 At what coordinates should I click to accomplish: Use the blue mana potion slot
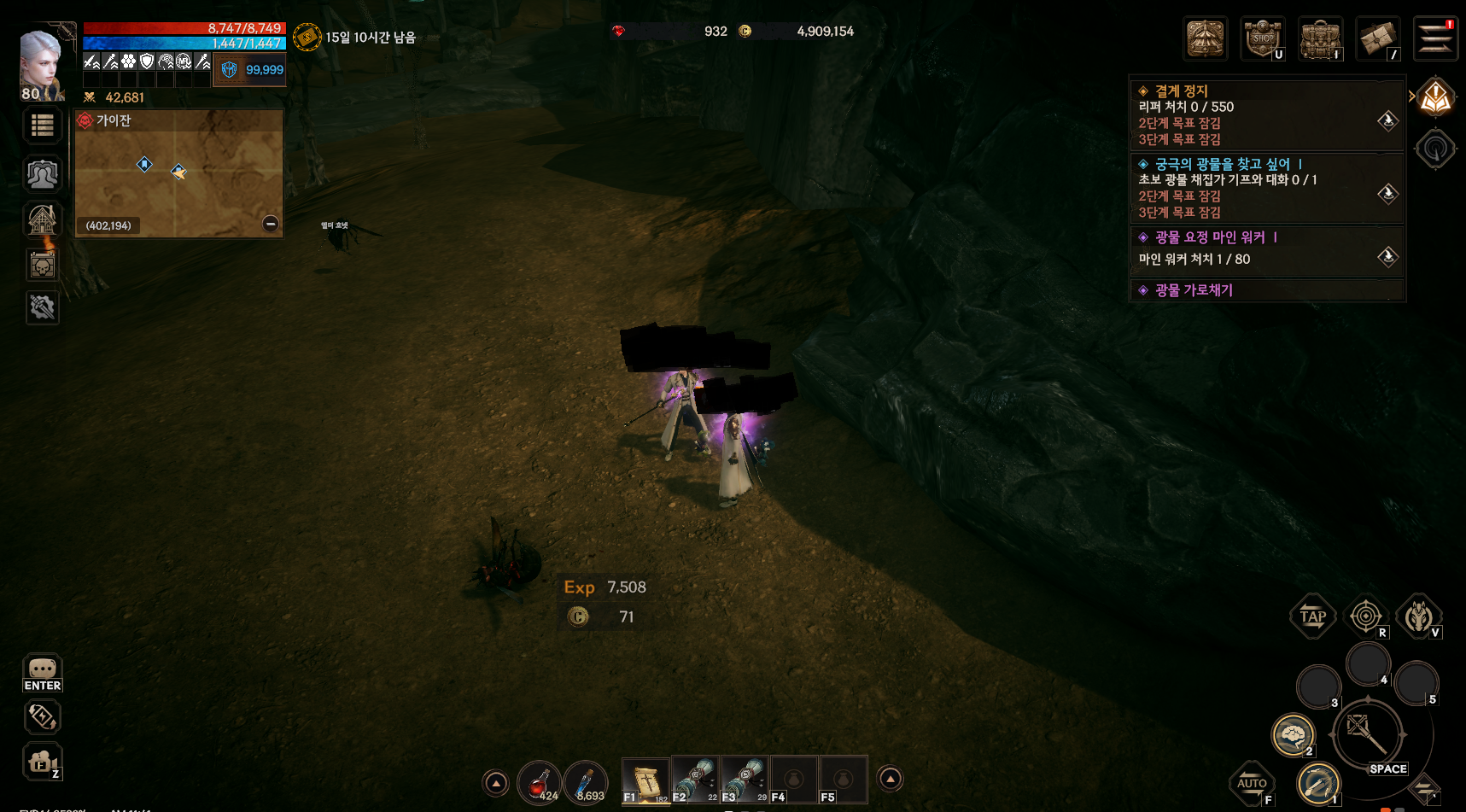(586, 781)
